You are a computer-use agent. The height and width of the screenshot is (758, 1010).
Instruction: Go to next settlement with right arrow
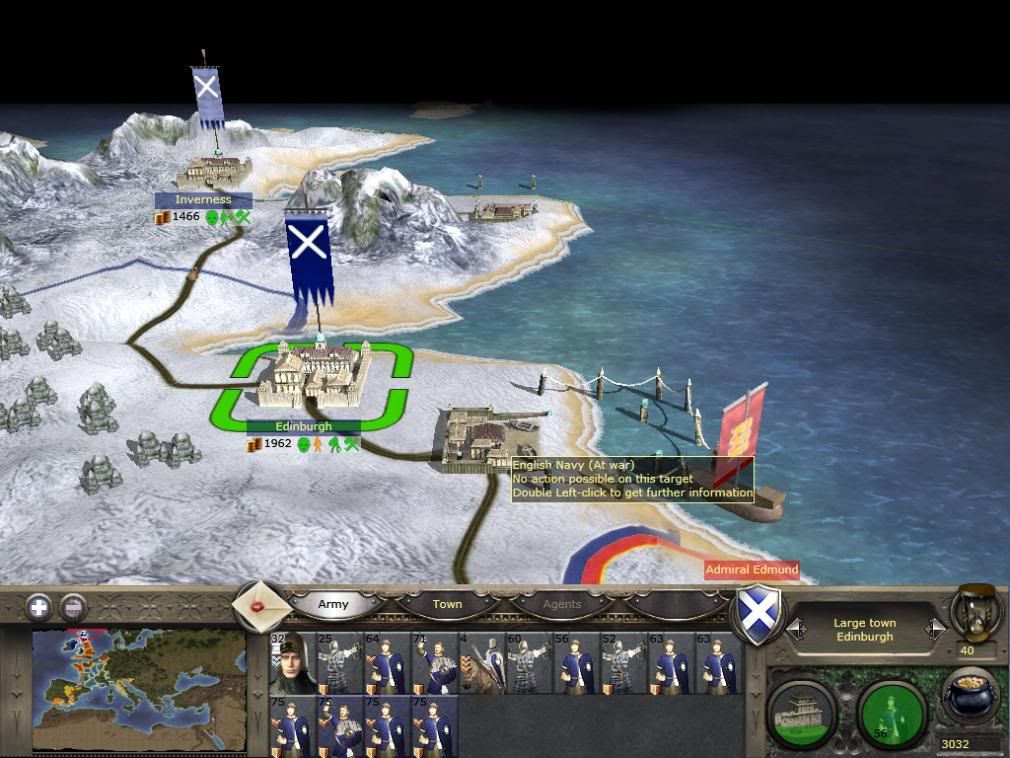(936, 629)
